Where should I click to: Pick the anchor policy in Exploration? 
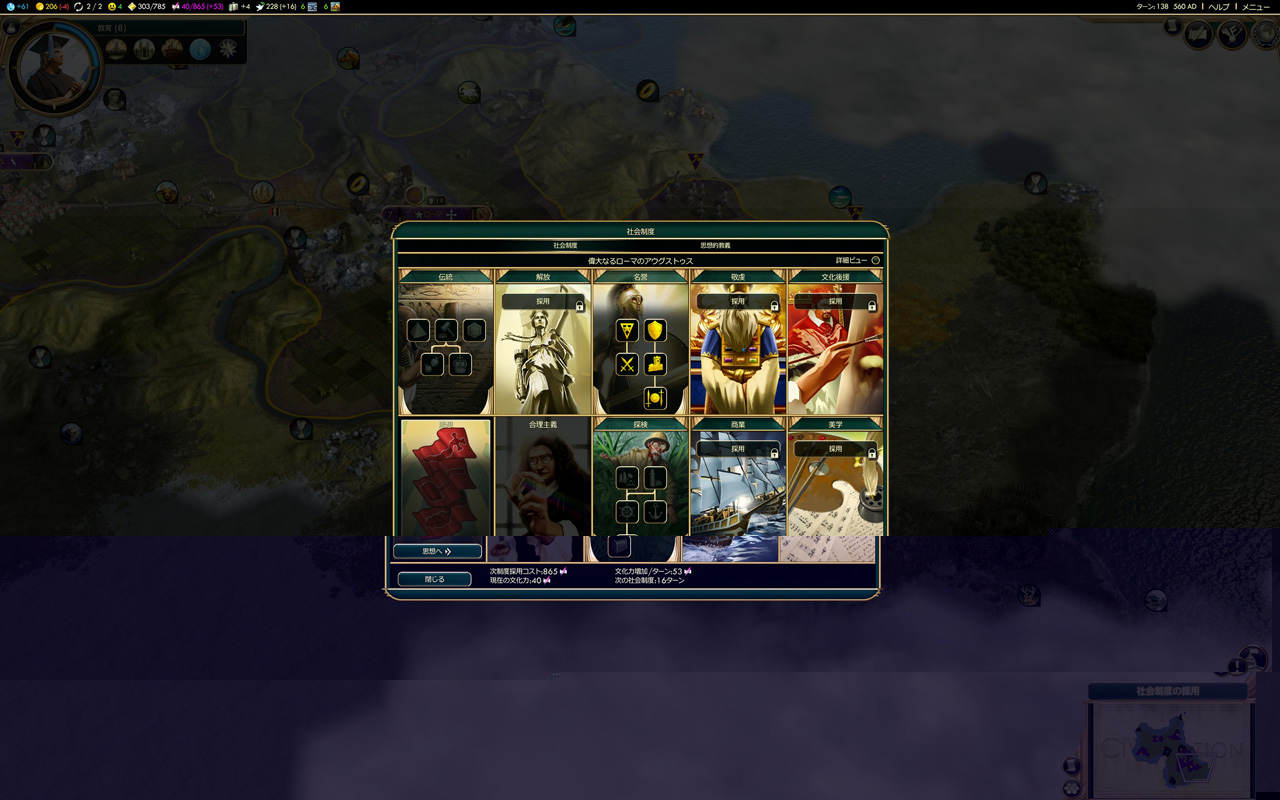pyautogui.click(x=655, y=512)
